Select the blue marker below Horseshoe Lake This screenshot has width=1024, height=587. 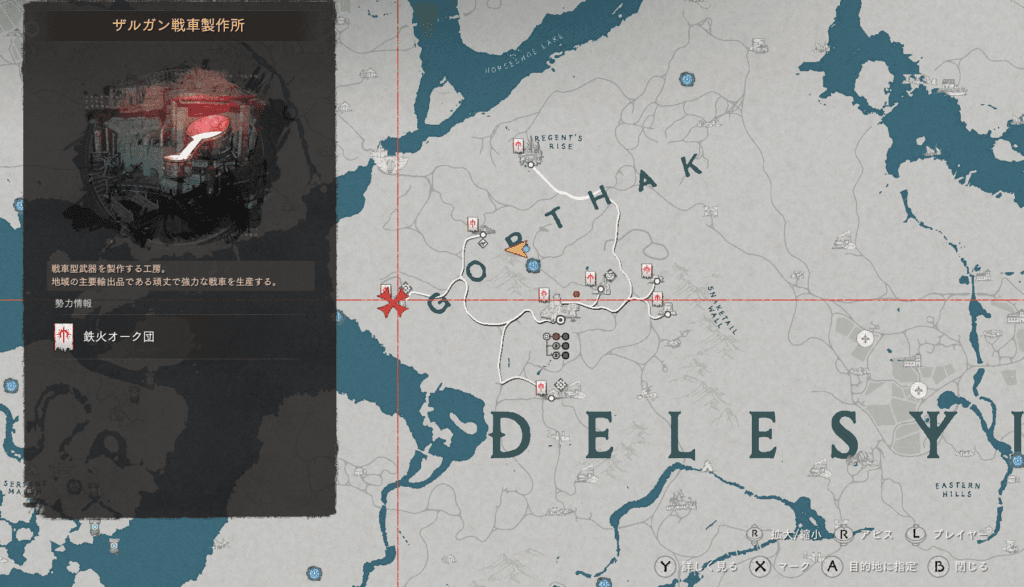coord(686,79)
